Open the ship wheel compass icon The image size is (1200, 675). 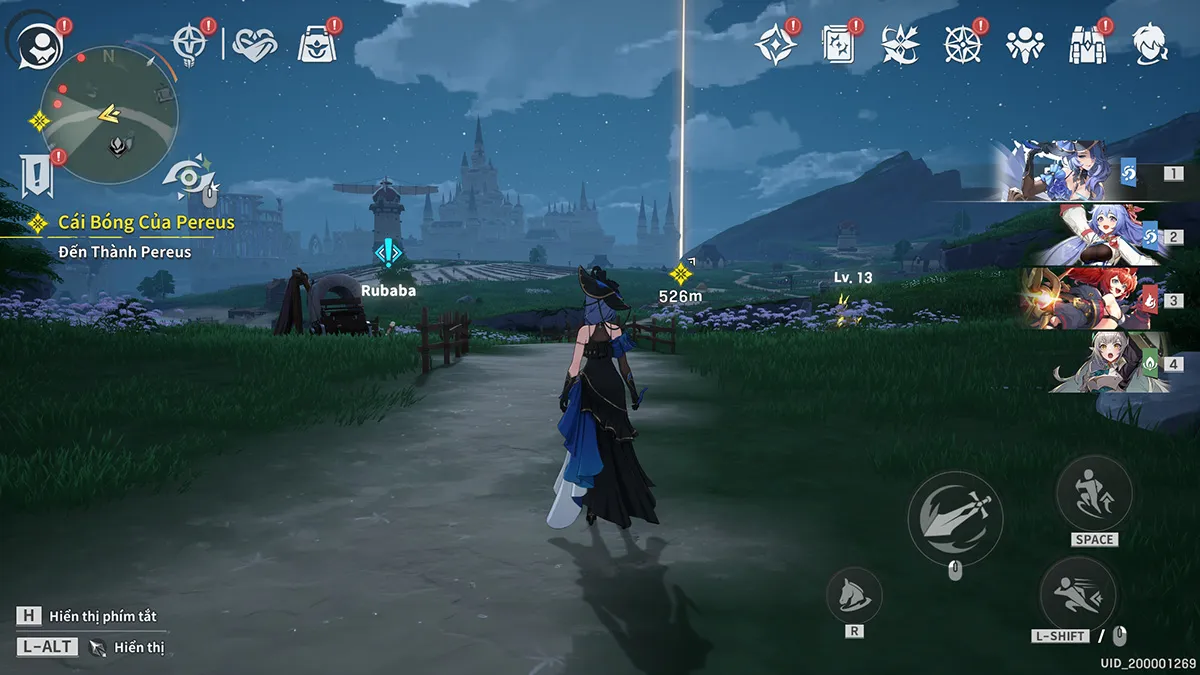click(962, 45)
